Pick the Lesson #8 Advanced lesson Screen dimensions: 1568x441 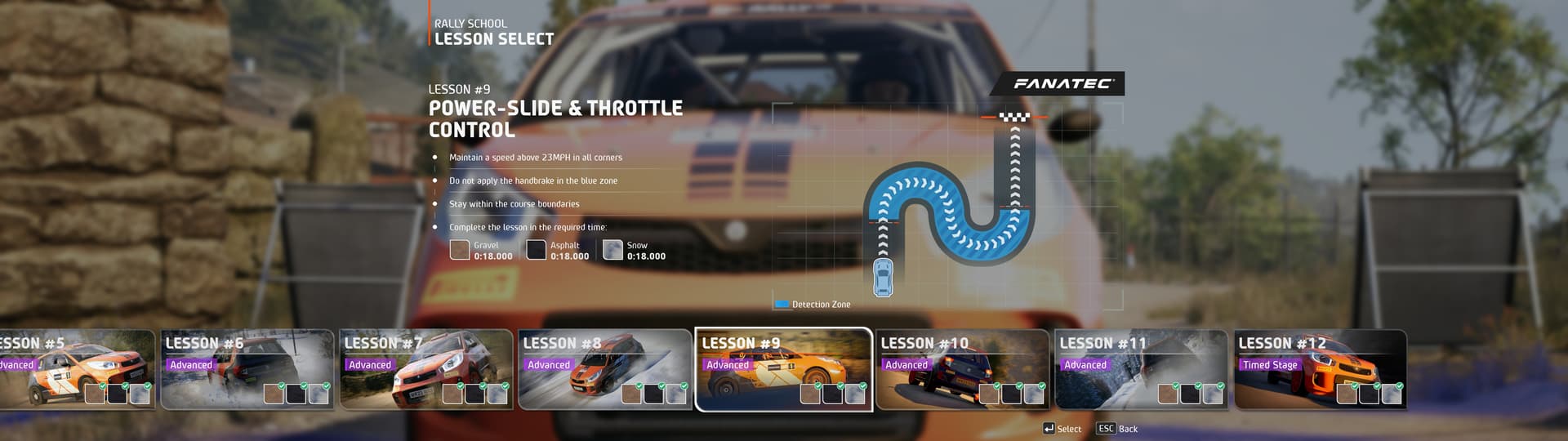(x=604, y=369)
